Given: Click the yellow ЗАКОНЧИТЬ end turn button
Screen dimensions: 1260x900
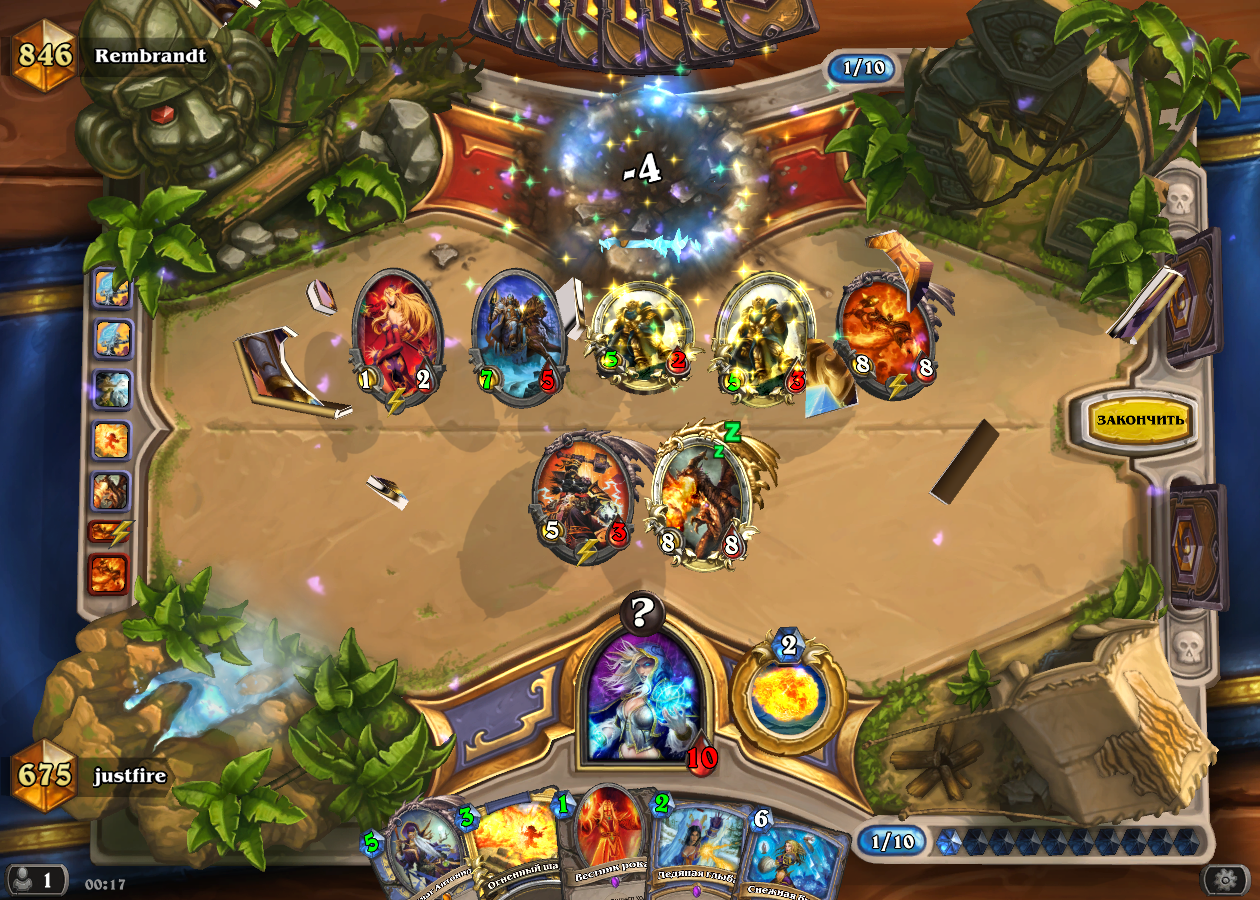Looking at the screenshot, I should pyautogui.click(x=1141, y=420).
